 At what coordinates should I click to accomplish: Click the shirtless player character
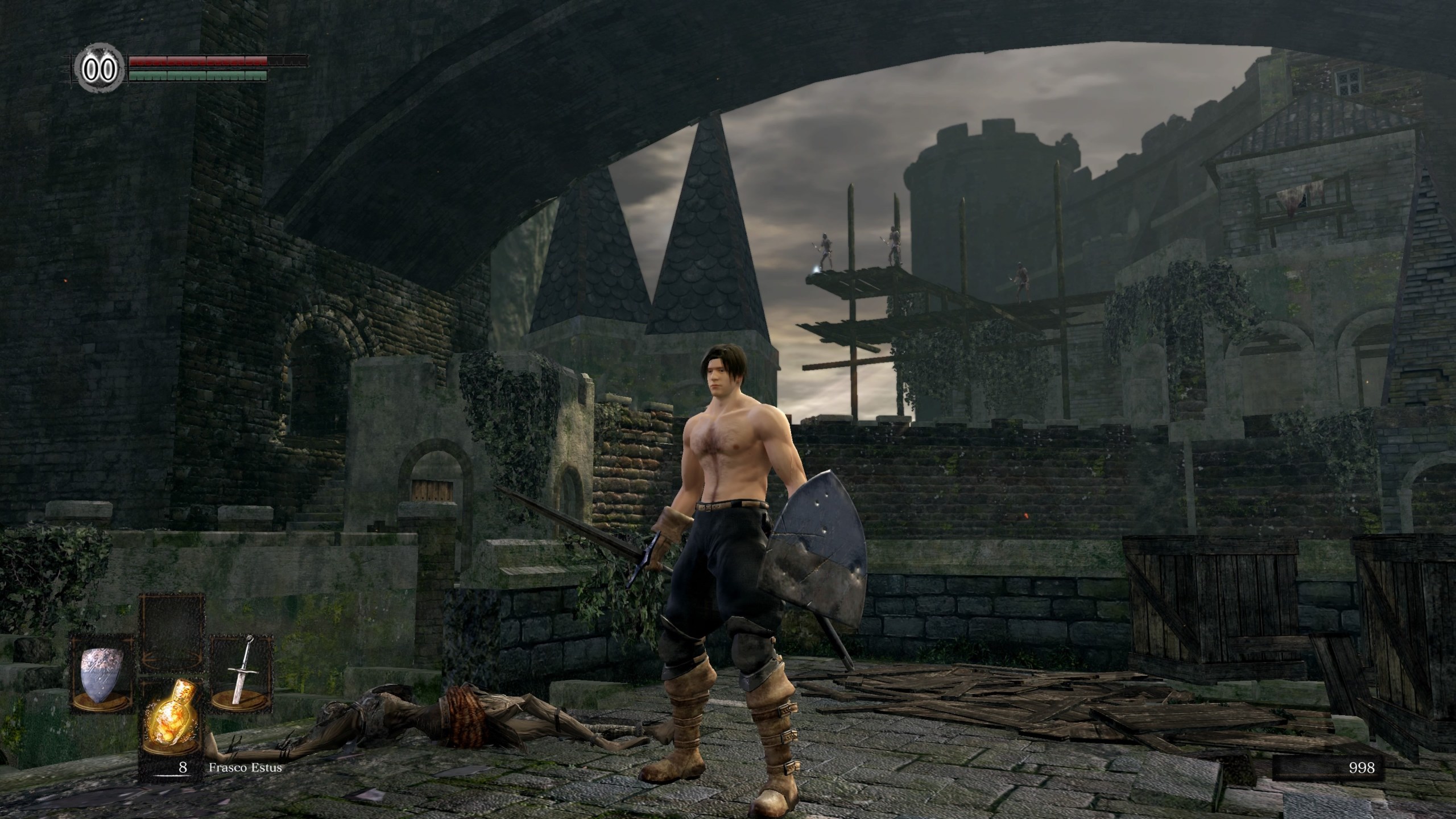[x=728, y=483]
